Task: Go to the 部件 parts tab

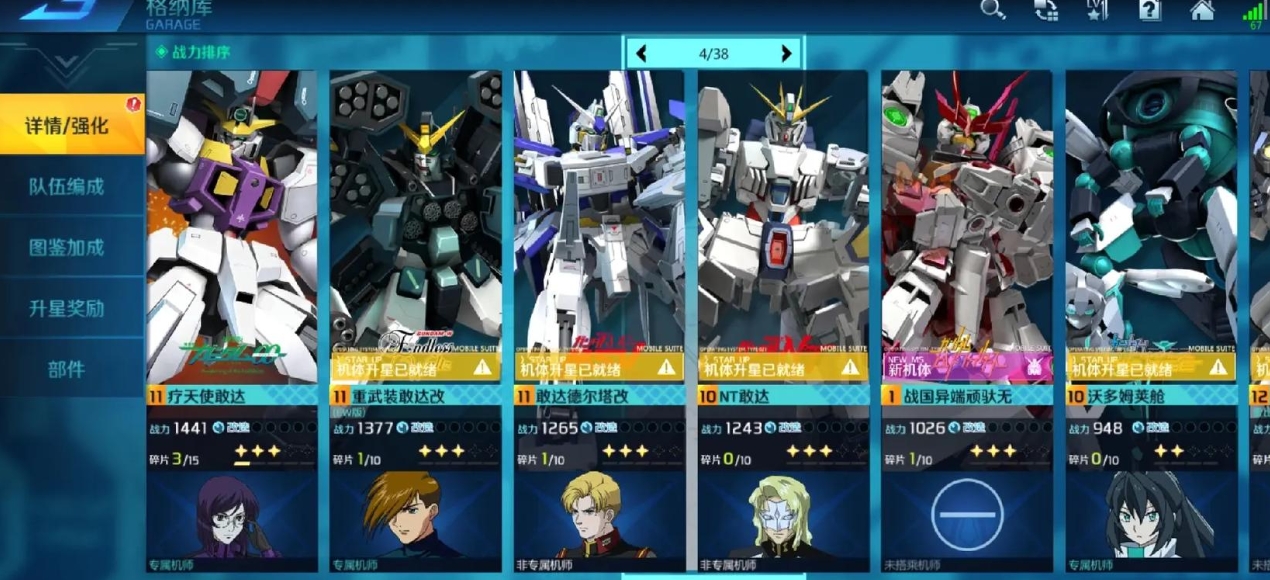Action: [x=66, y=370]
